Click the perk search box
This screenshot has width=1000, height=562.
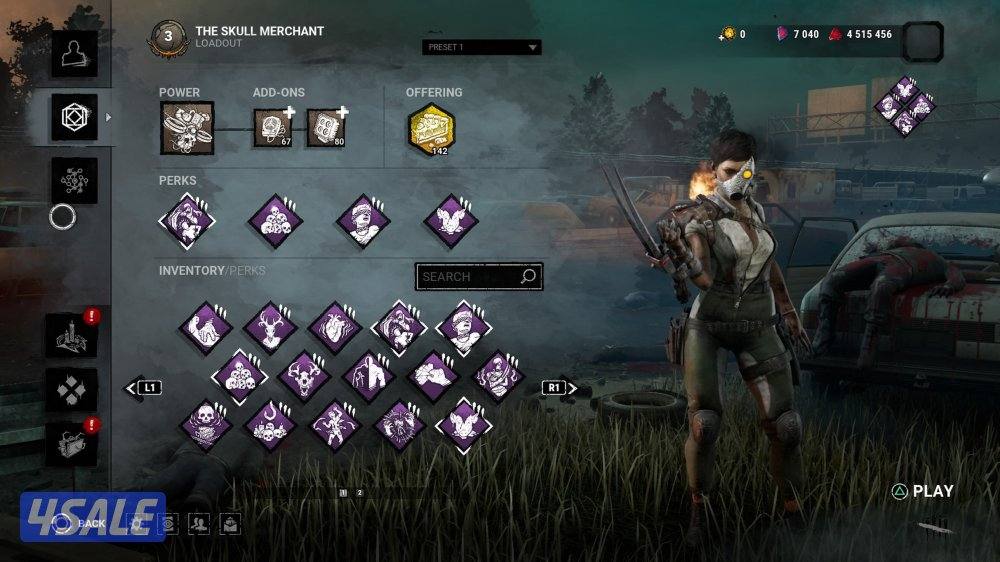(x=479, y=277)
